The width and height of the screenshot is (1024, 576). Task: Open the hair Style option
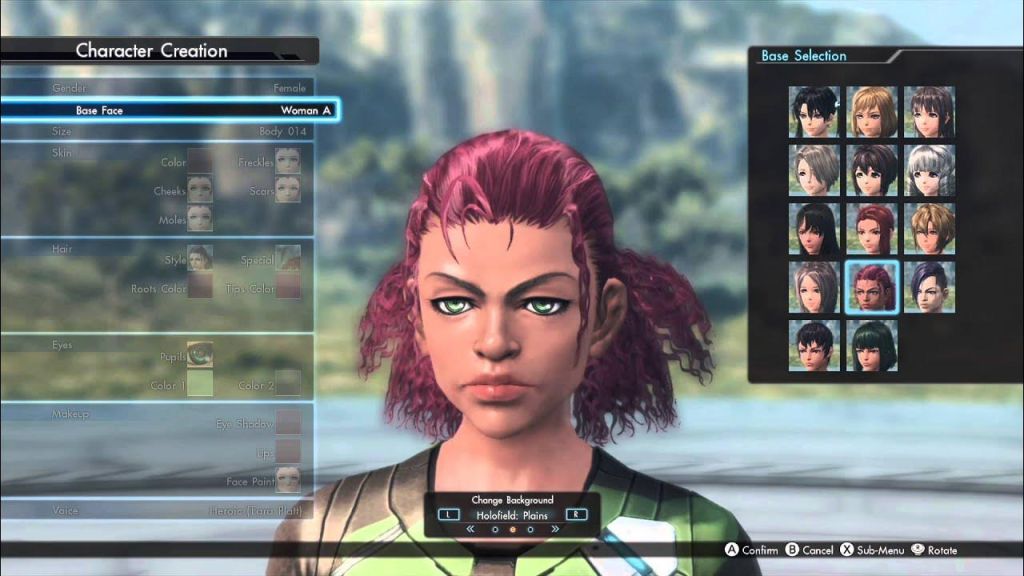[200, 259]
